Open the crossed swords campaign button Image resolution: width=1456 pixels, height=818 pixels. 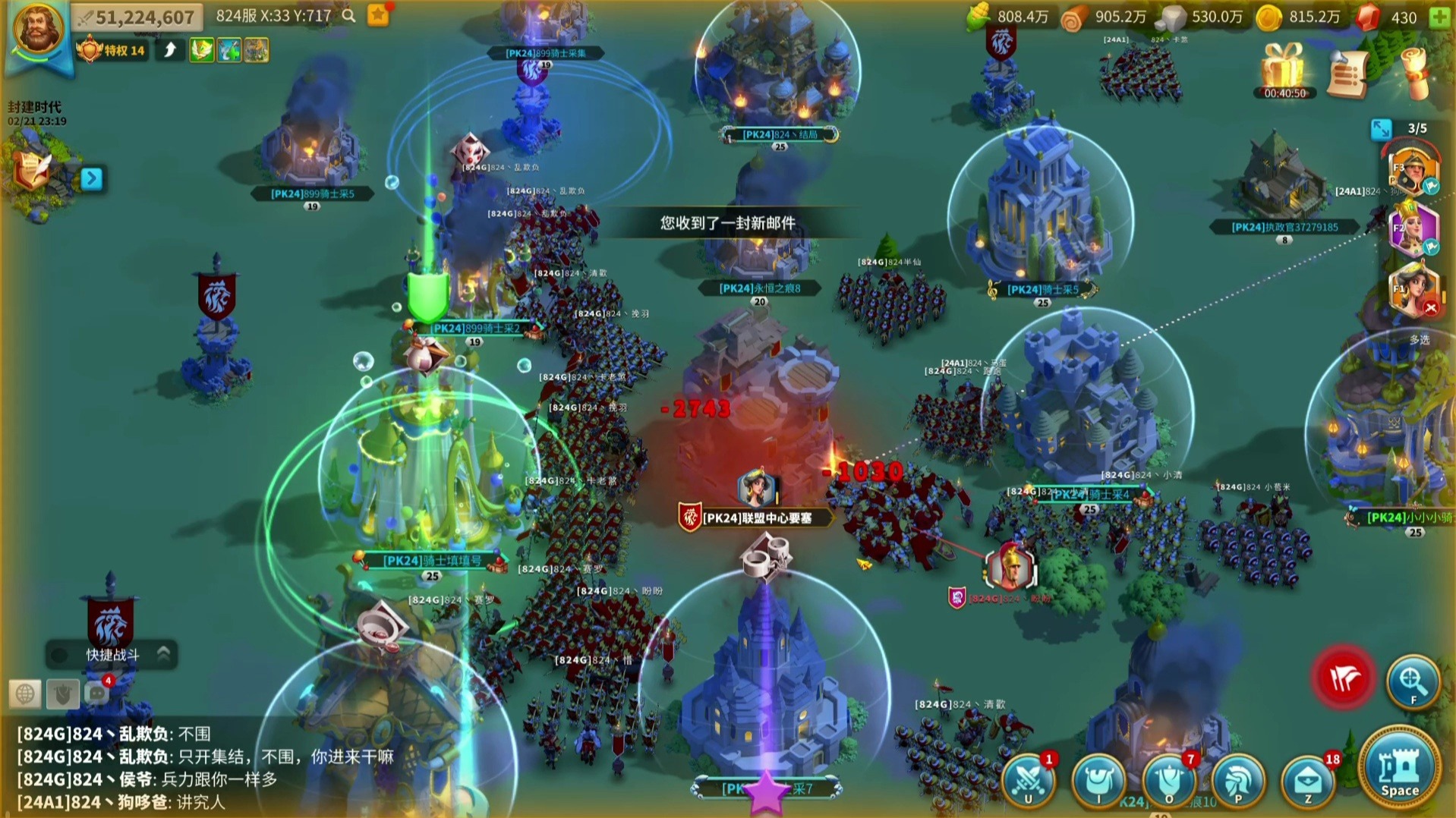click(x=1029, y=780)
